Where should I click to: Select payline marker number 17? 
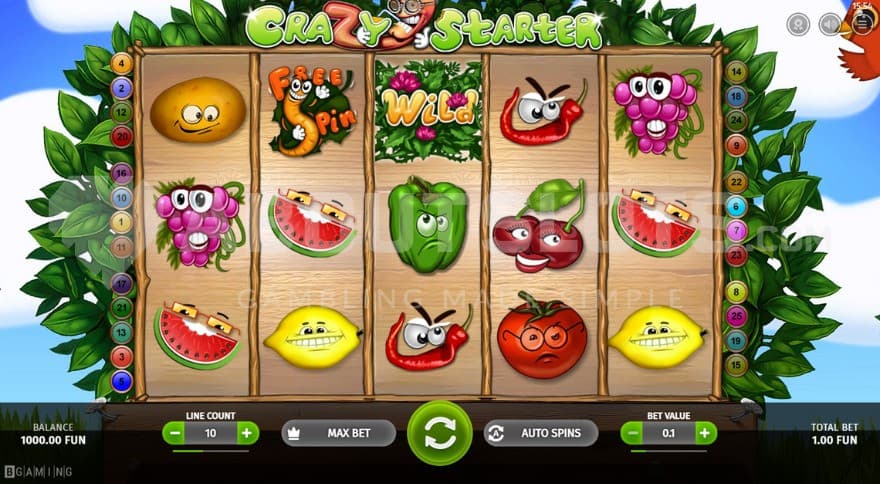point(122,283)
